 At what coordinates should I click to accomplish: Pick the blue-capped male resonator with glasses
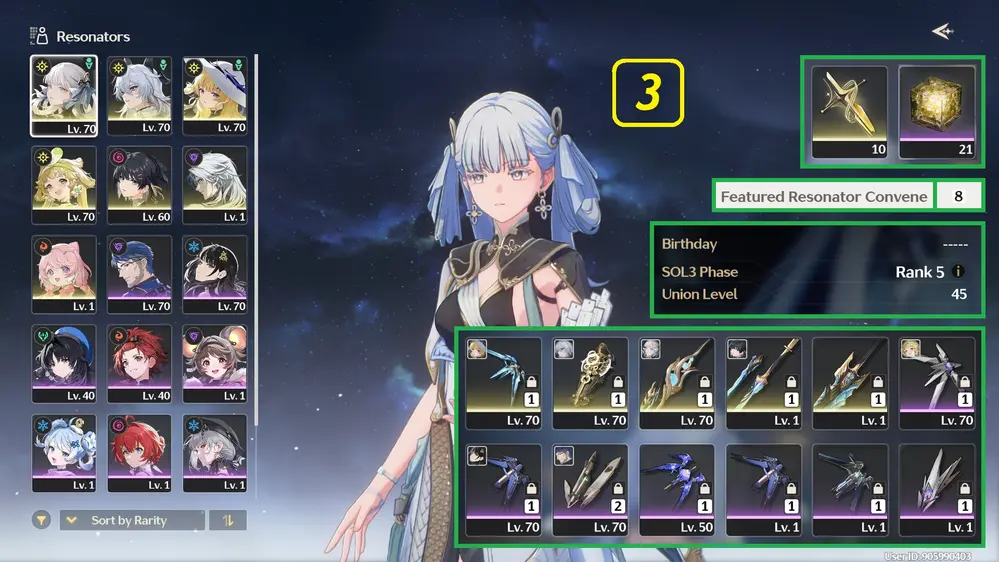pos(140,274)
